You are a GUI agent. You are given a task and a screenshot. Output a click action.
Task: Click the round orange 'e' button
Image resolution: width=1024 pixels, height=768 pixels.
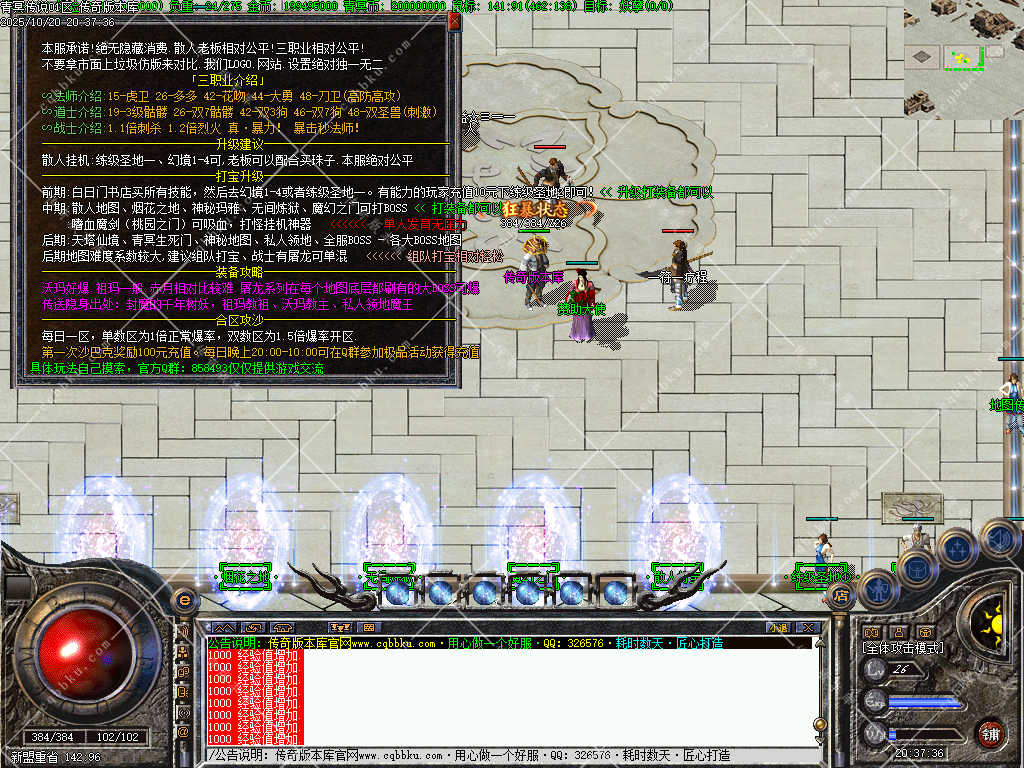tap(183, 600)
